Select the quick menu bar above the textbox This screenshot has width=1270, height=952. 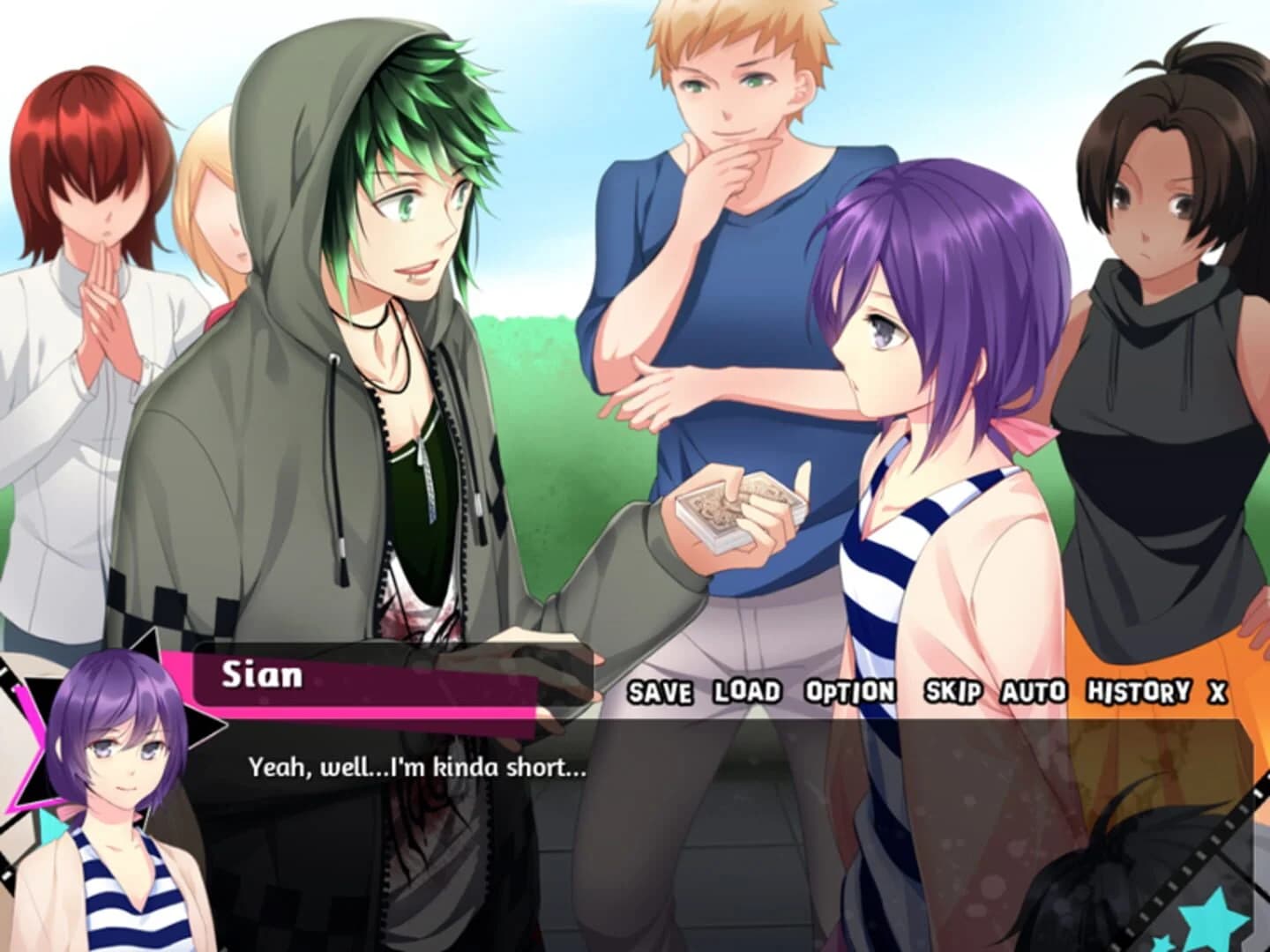926,695
